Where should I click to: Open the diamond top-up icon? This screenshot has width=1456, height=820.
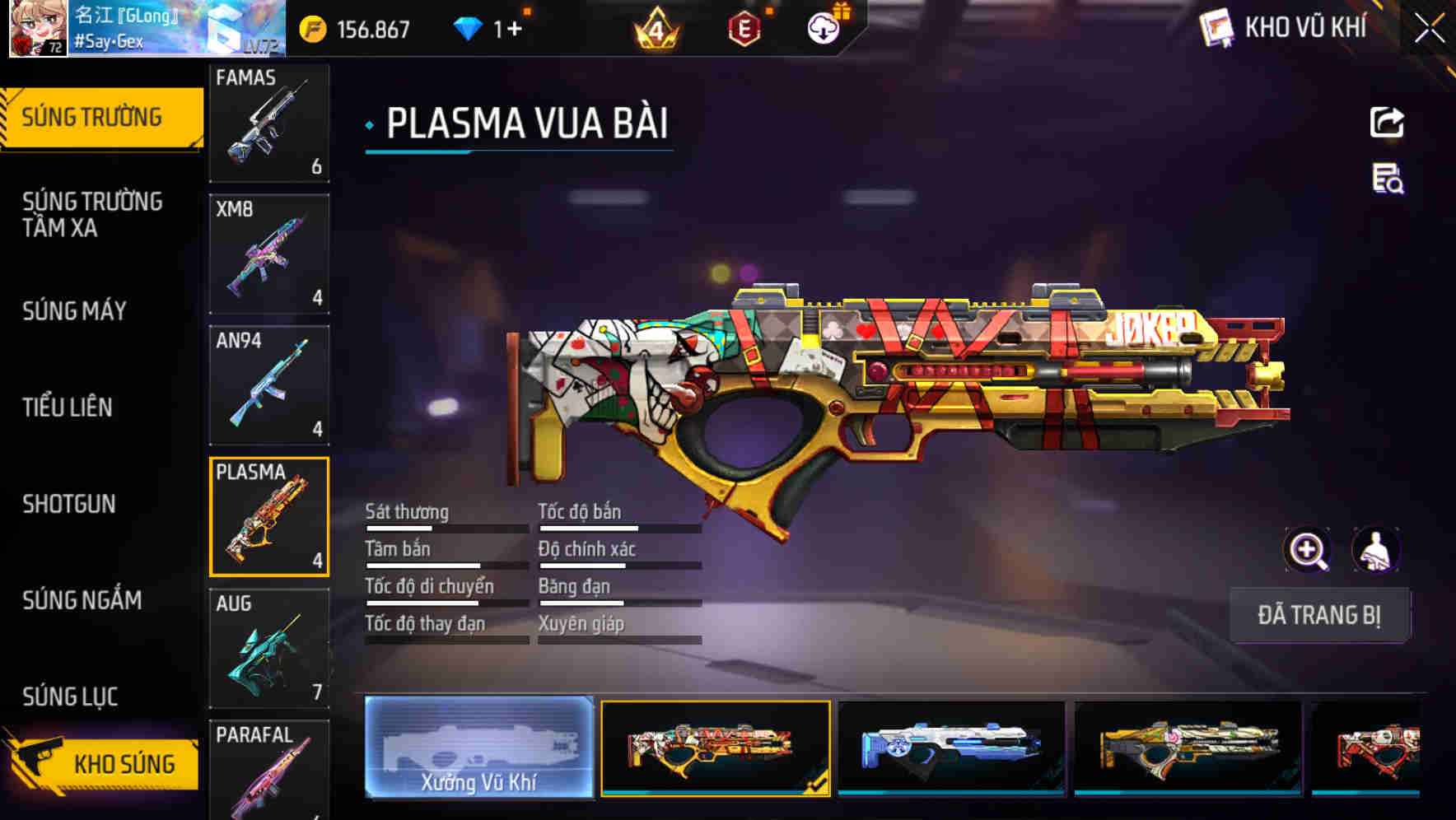[x=468, y=27]
